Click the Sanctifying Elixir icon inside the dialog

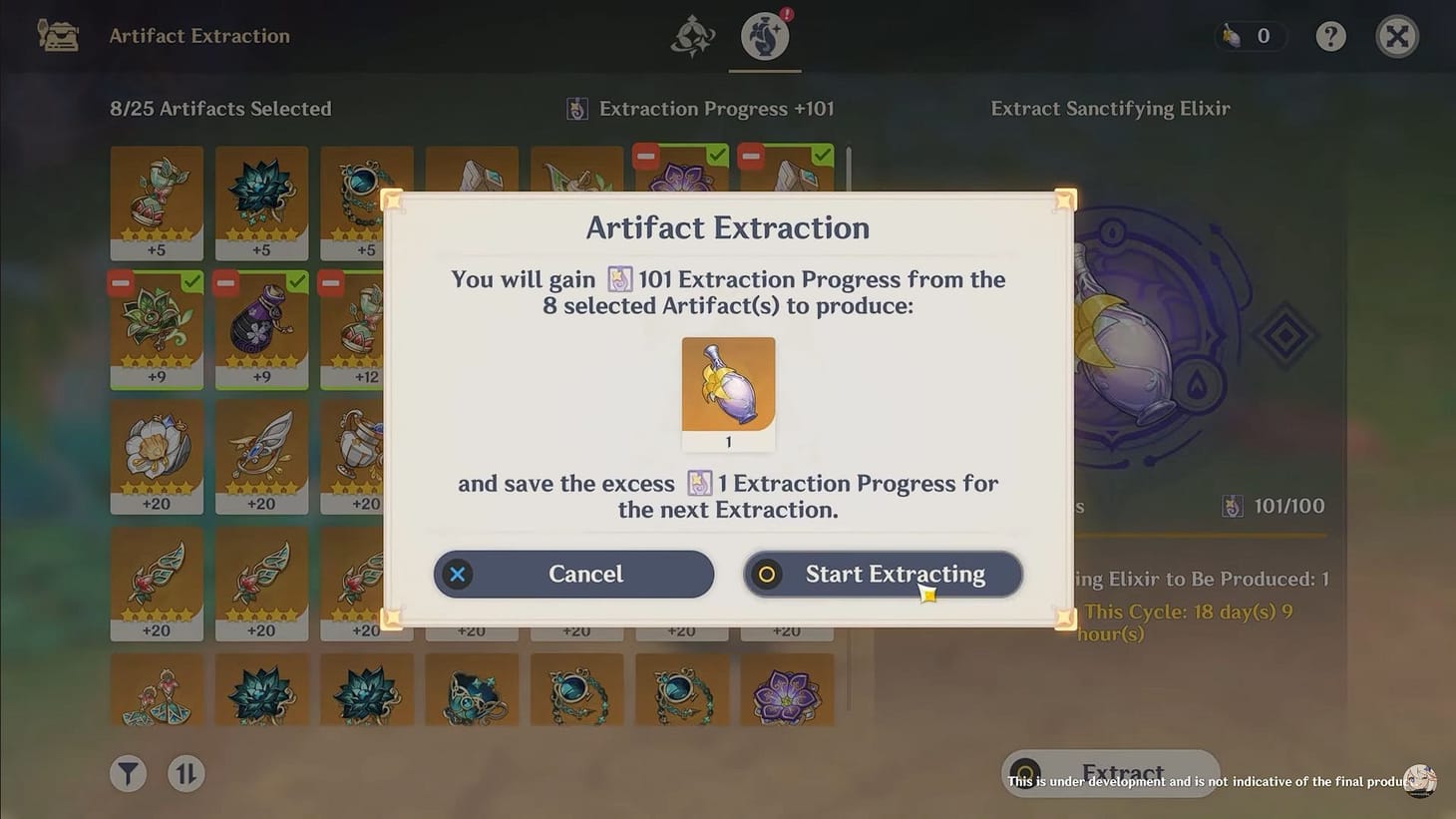click(x=728, y=389)
